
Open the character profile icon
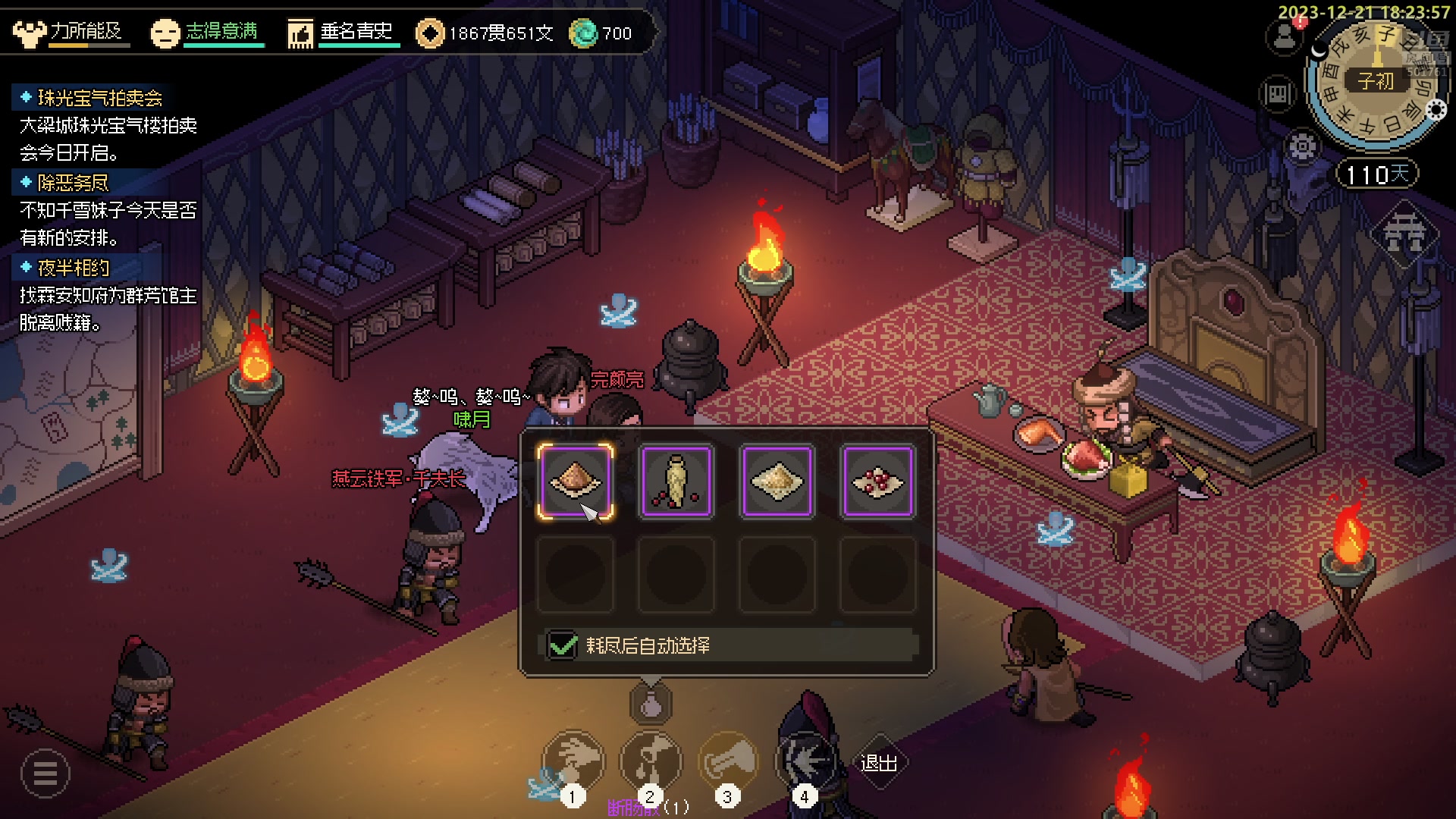pyautogui.click(x=1285, y=36)
